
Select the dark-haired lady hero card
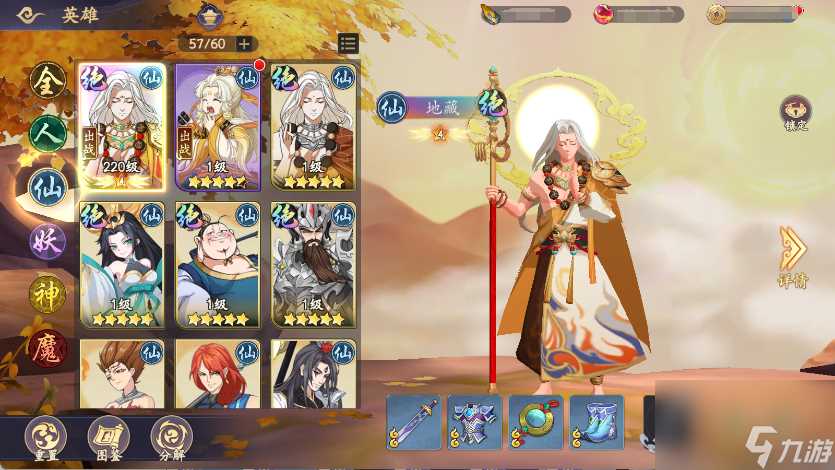(x=123, y=264)
